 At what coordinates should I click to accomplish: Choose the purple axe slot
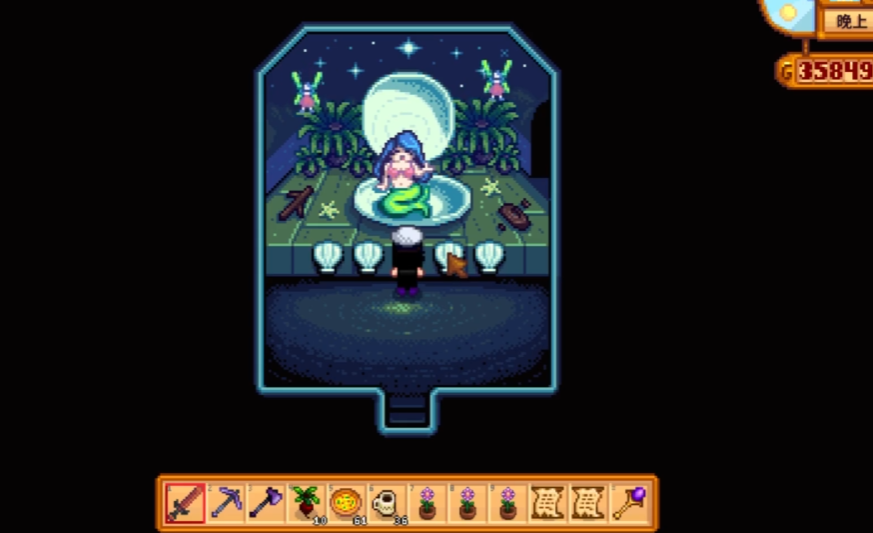(266, 502)
